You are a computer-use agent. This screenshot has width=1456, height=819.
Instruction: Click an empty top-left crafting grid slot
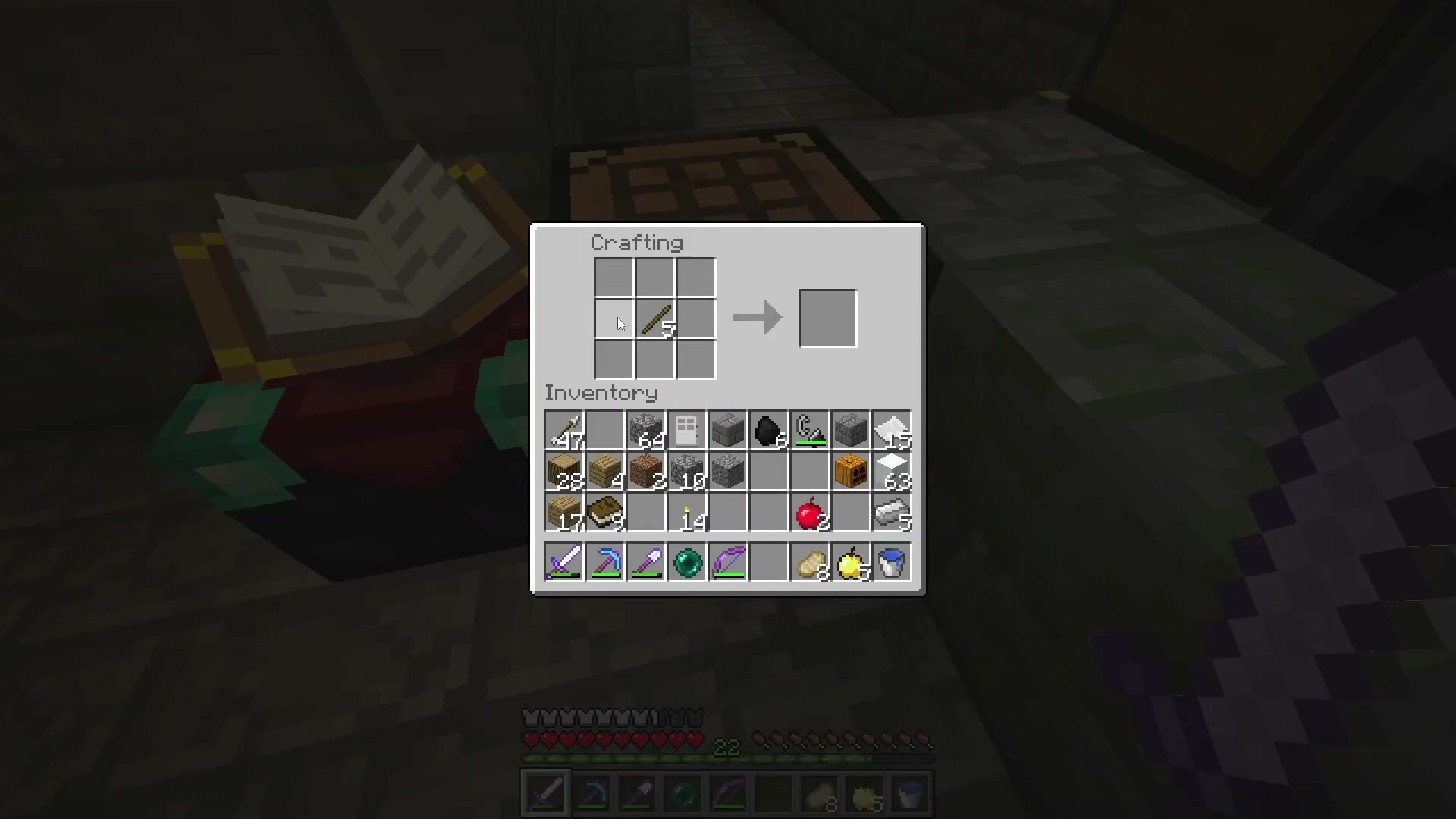click(x=613, y=277)
